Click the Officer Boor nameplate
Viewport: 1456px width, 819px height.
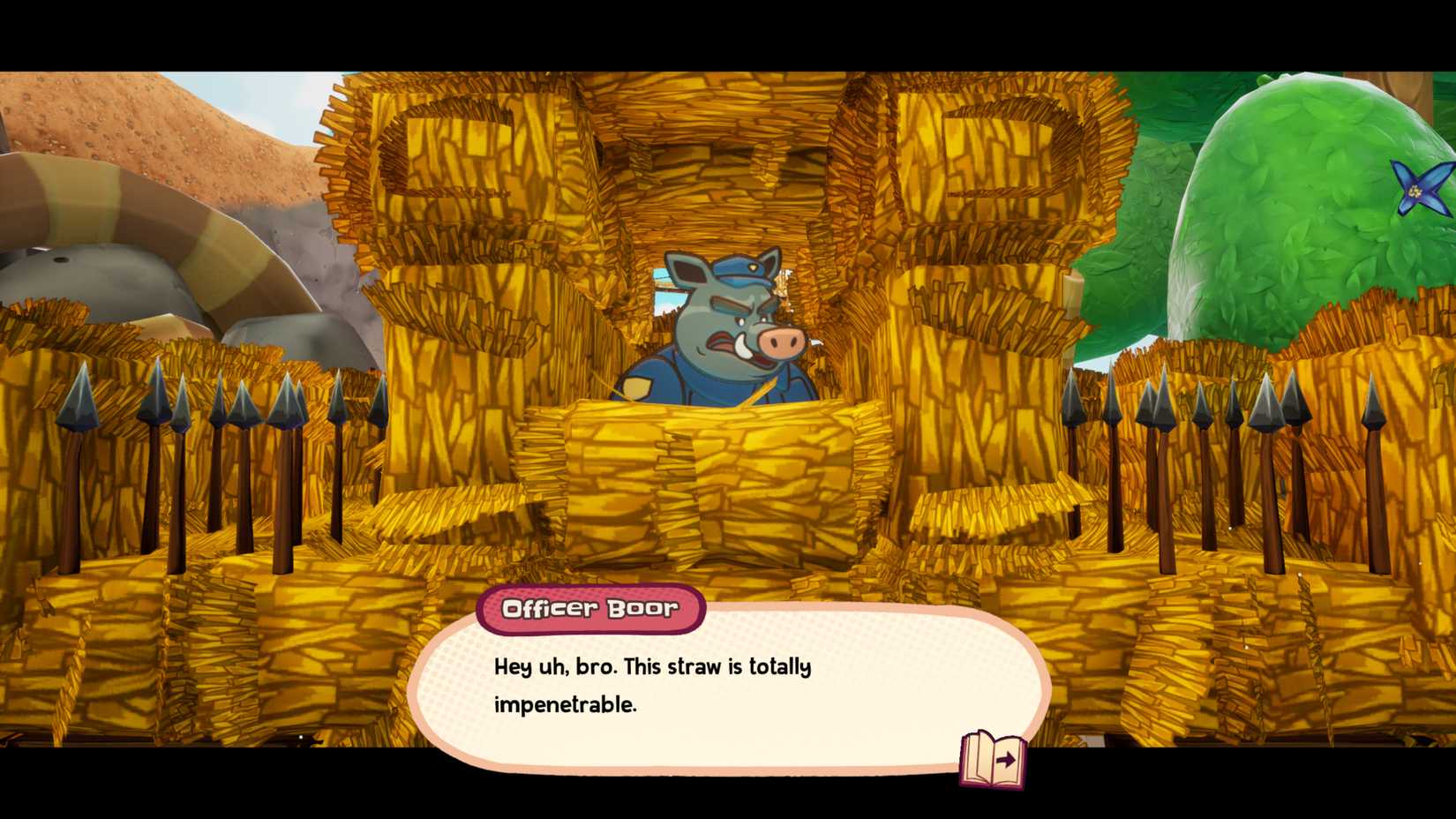(590, 609)
